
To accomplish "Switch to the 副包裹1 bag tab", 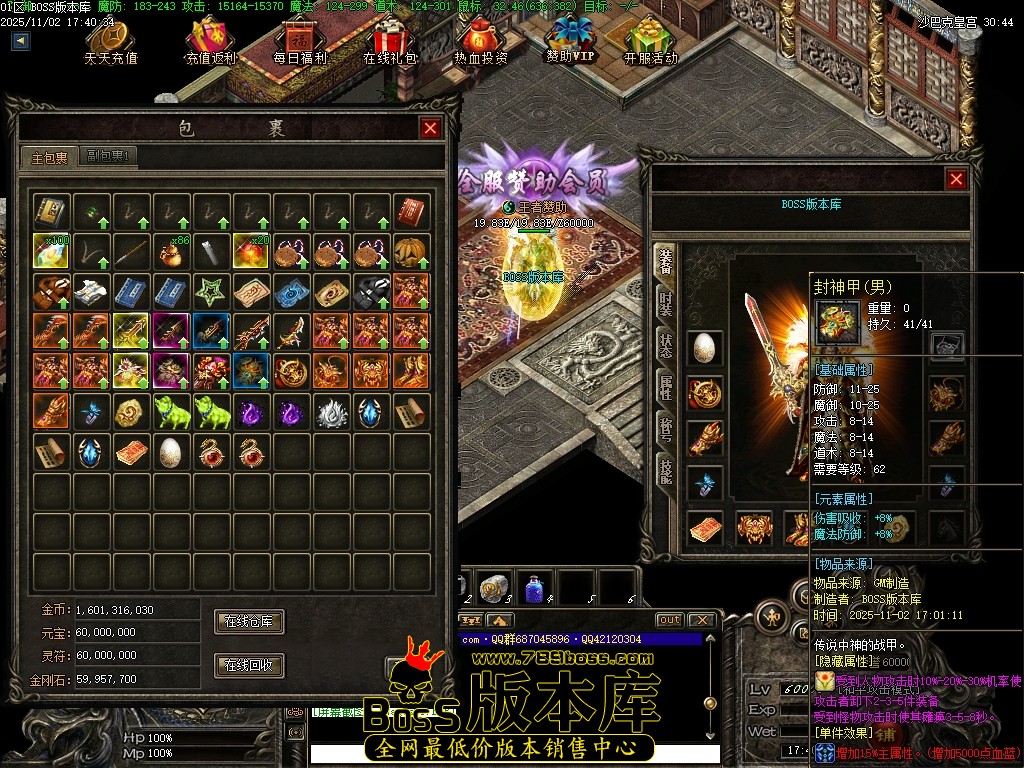I will point(109,156).
